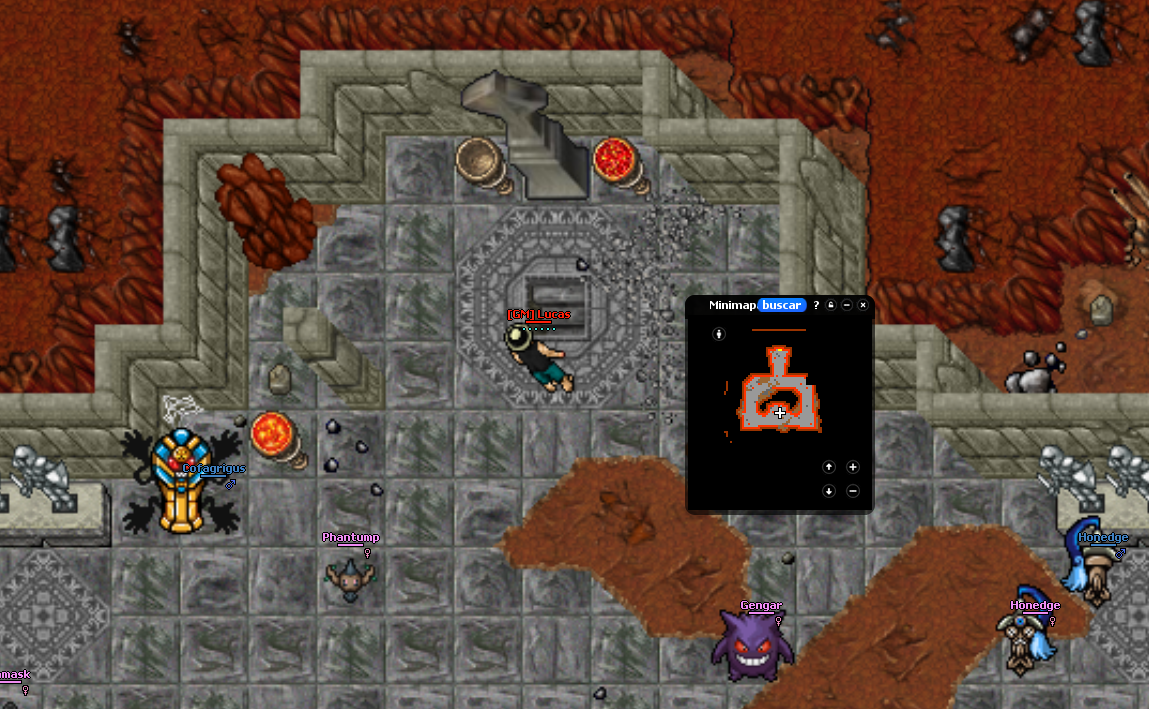Toggle the minimap window lock
The image size is (1149, 709).
[831, 305]
